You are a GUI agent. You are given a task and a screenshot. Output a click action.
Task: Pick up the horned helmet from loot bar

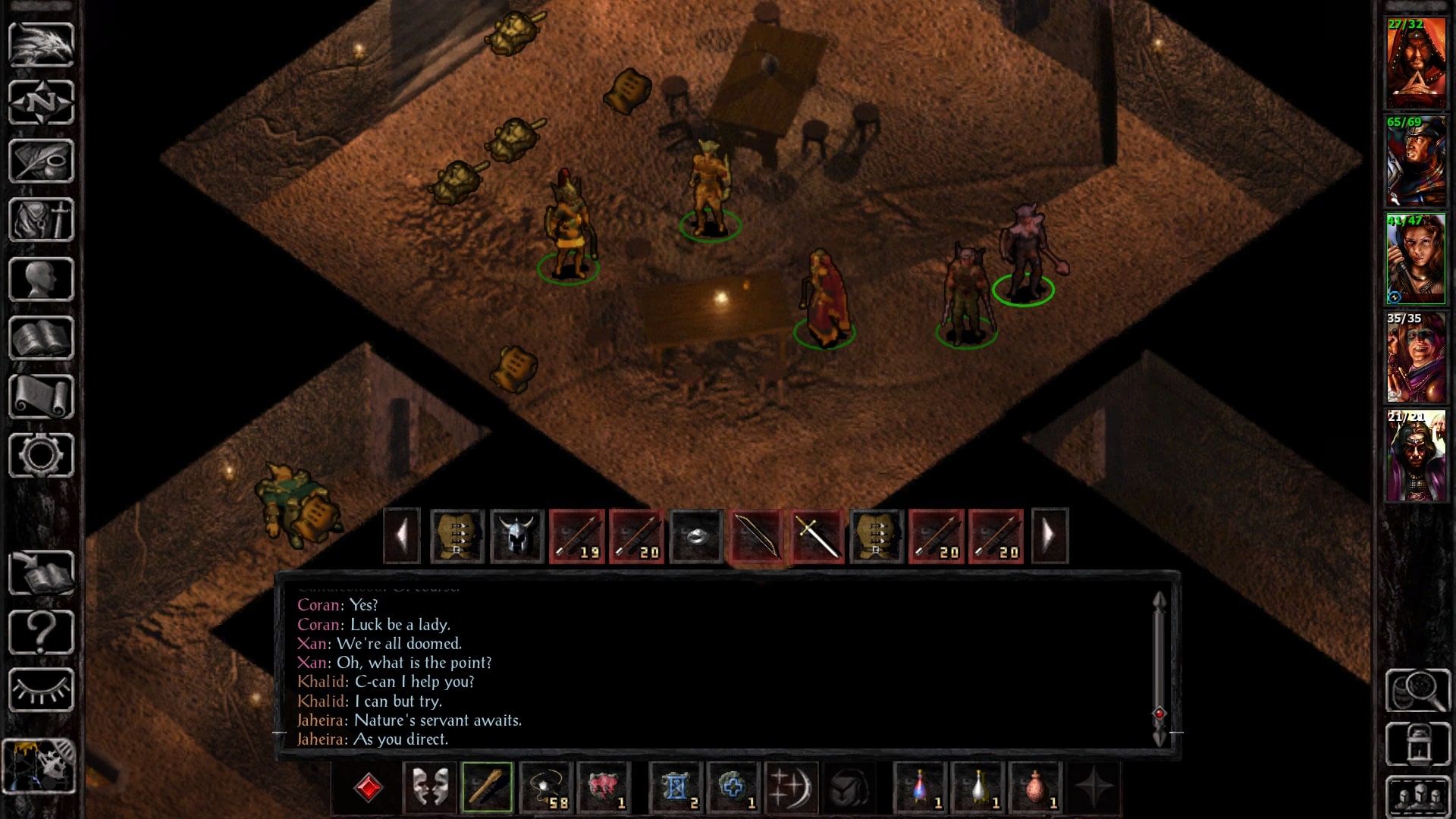[516, 536]
